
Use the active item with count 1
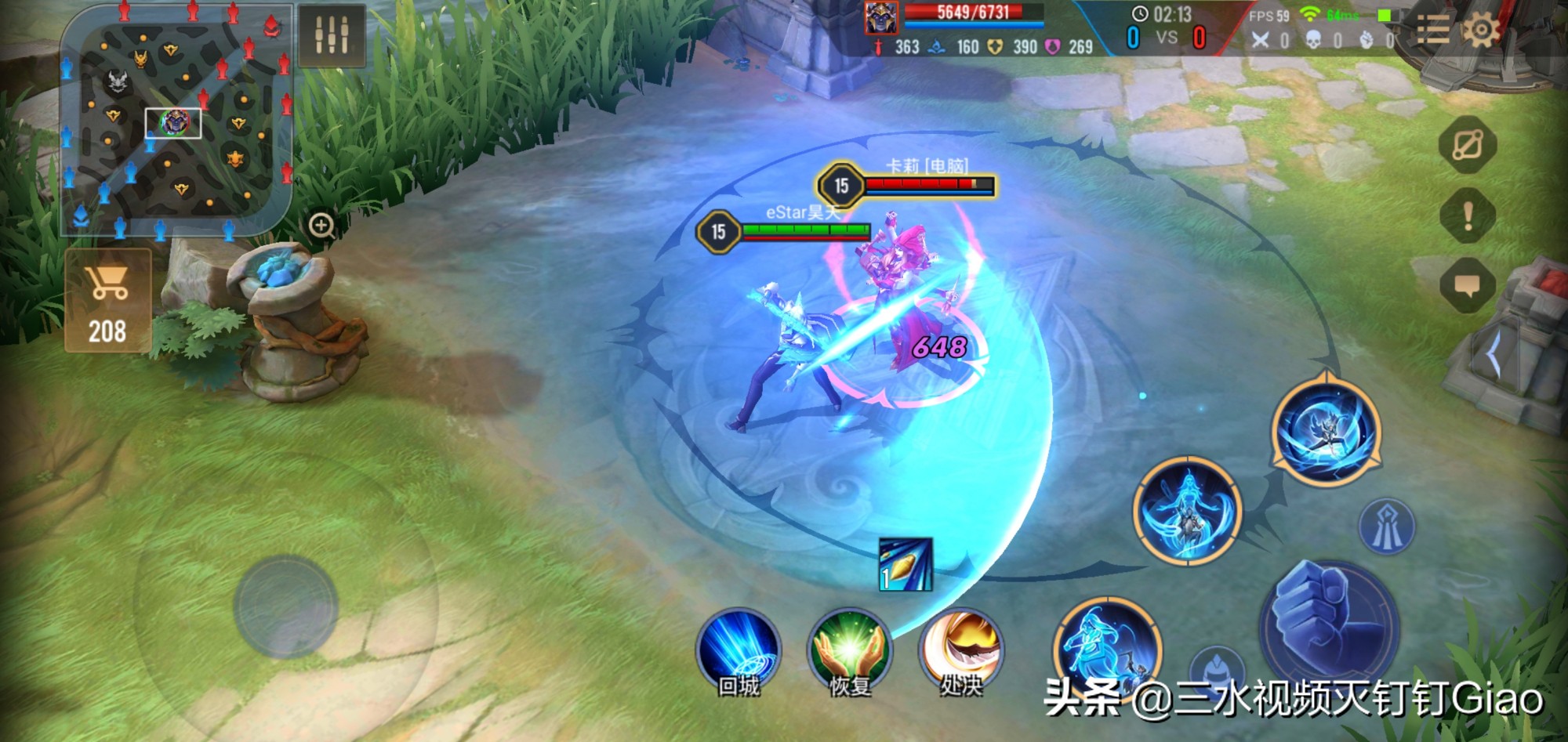[x=906, y=564]
